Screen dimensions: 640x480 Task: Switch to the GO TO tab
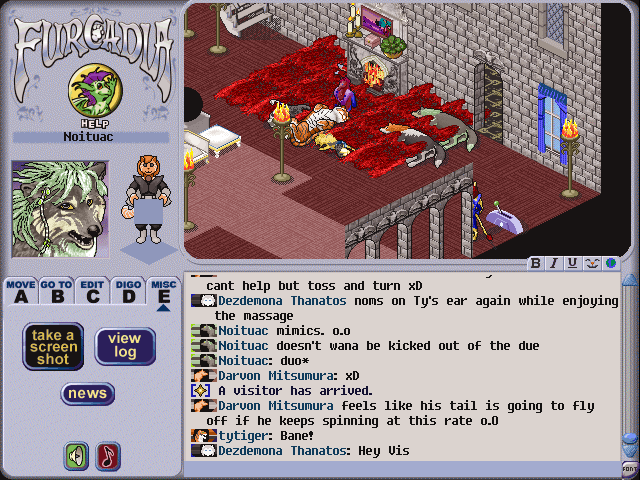[57, 291]
